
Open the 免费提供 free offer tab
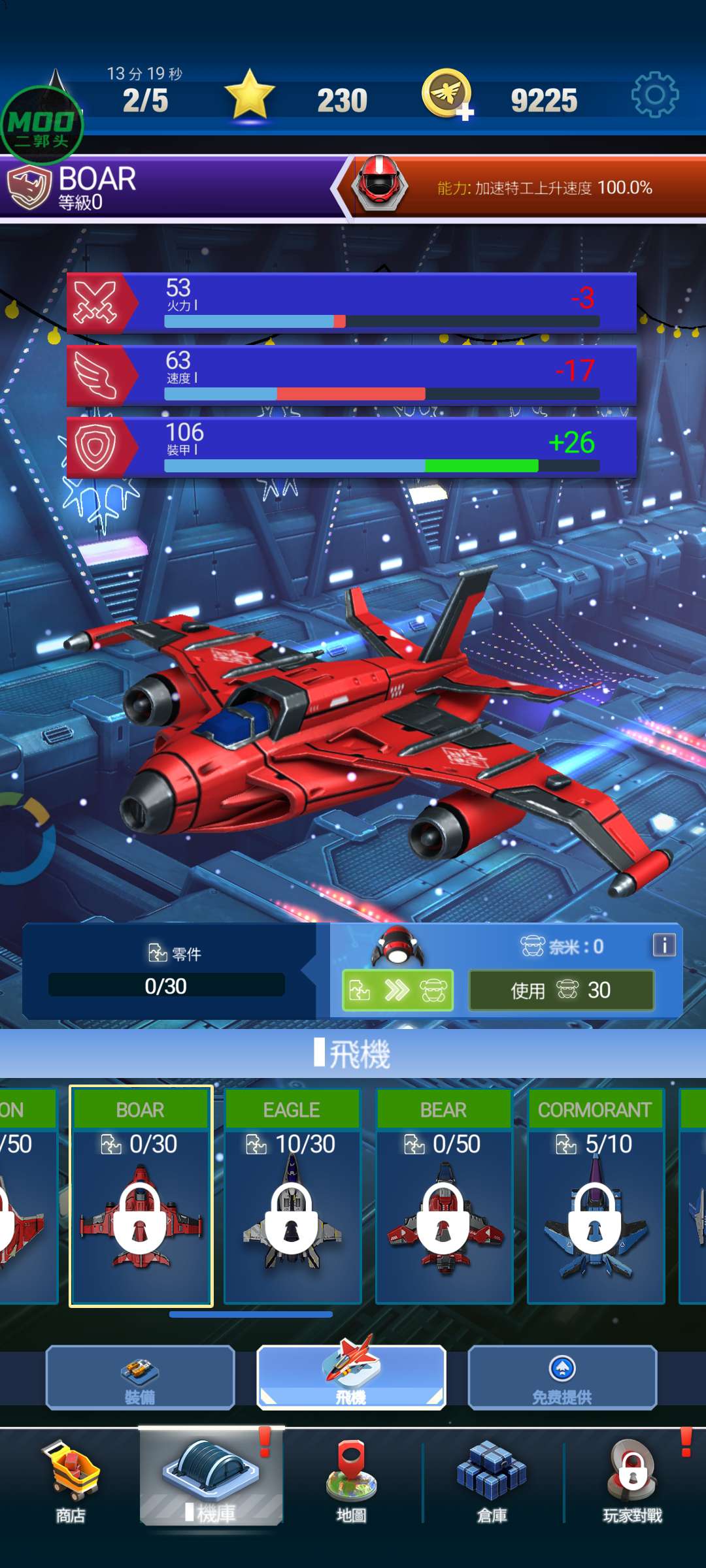(562, 1377)
